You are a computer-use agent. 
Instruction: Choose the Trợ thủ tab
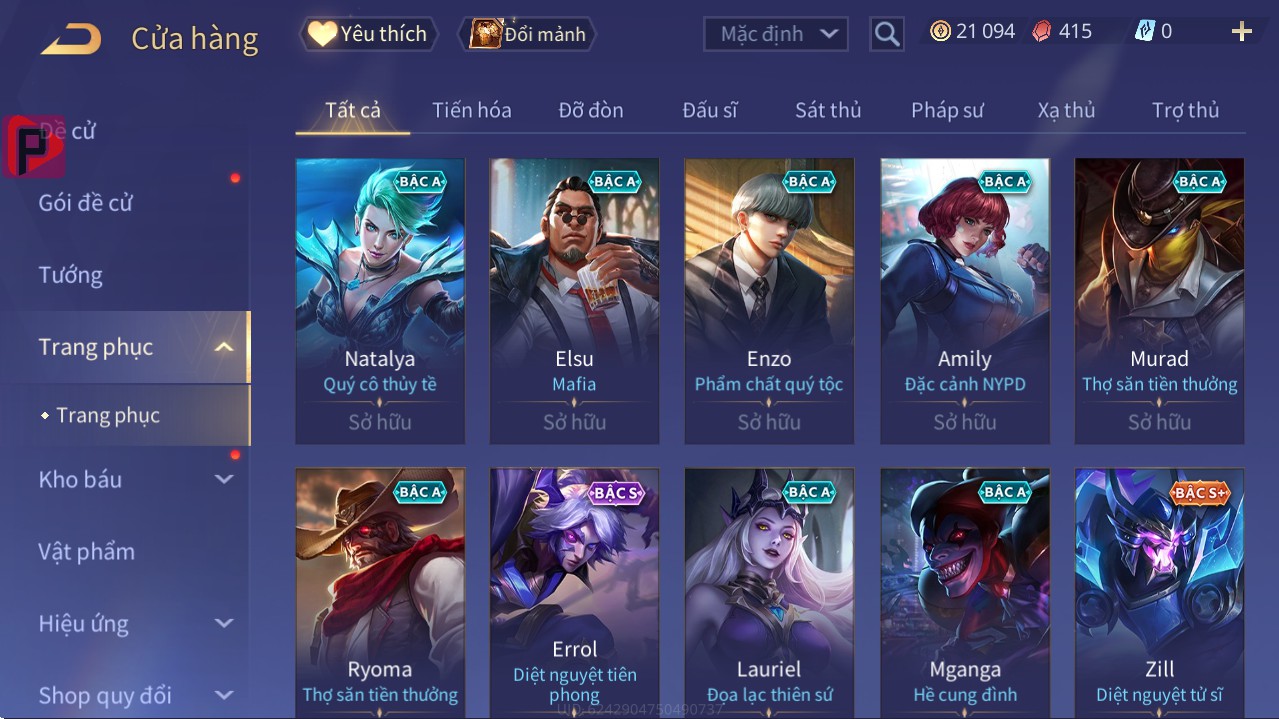[1185, 110]
